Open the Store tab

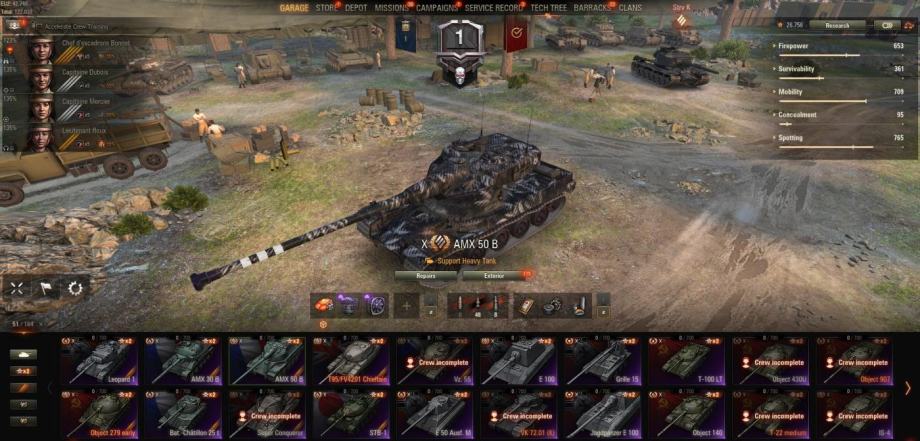pos(326,7)
